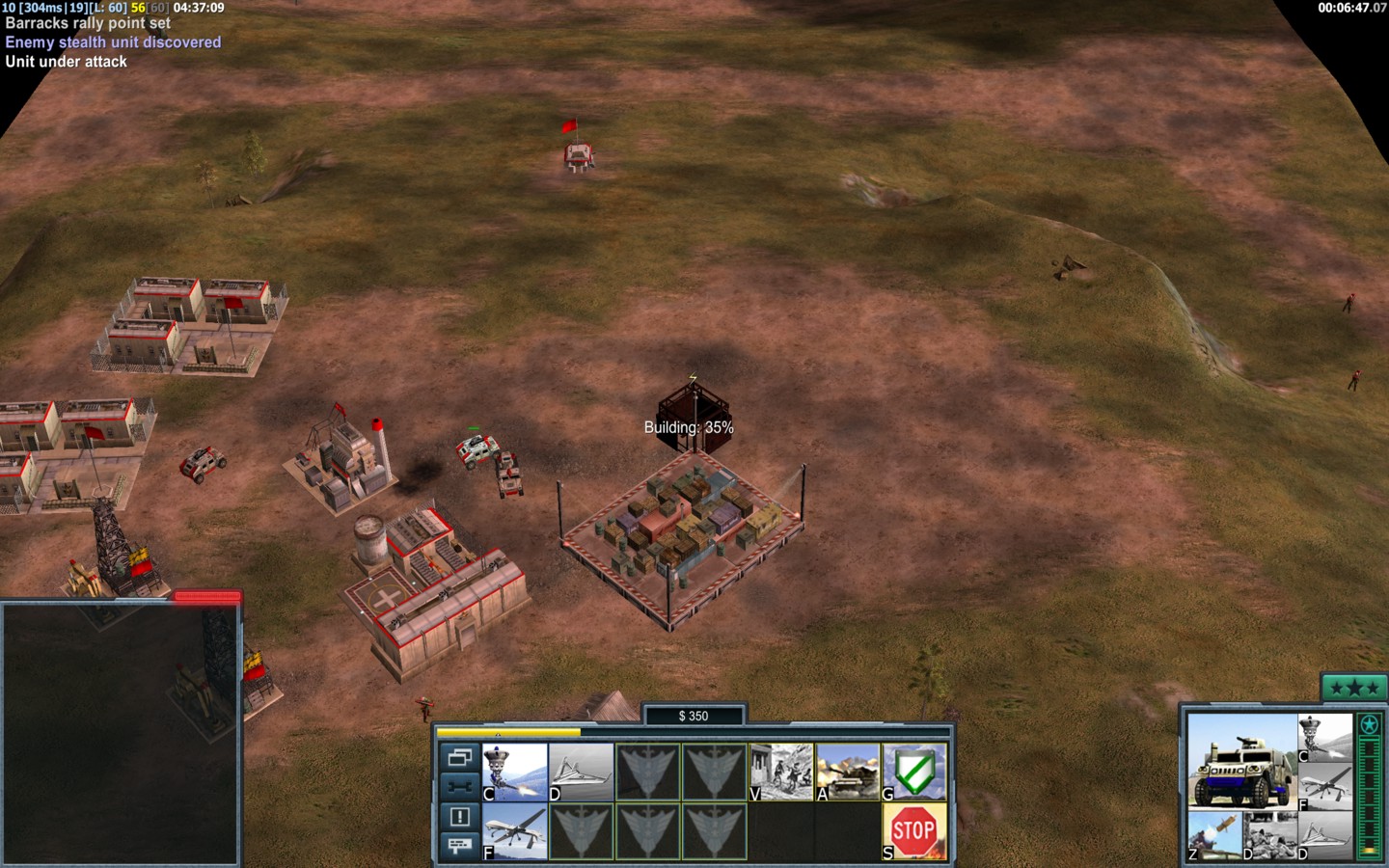Select the Humvee unit portrait
Image resolution: width=1389 pixels, height=868 pixels.
pyautogui.click(x=1240, y=761)
